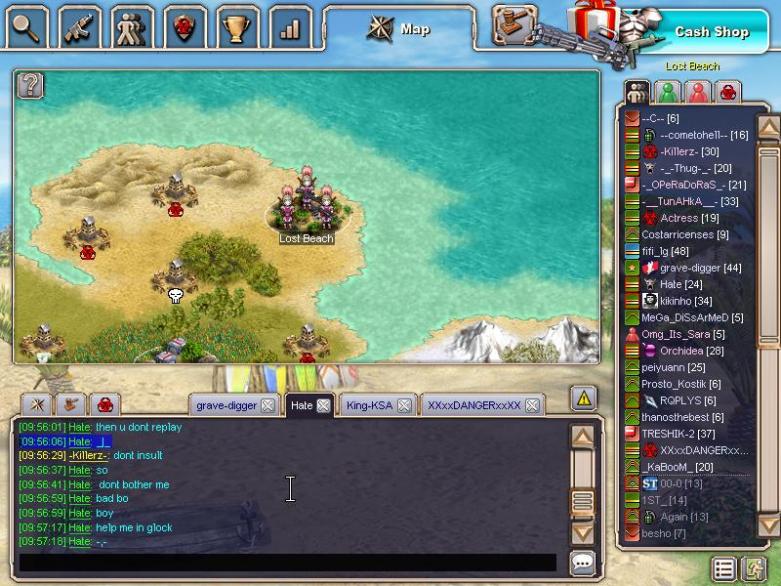Viewport: 781px width, 586px height.
Task: Open the map help question mark
Action: point(30,85)
